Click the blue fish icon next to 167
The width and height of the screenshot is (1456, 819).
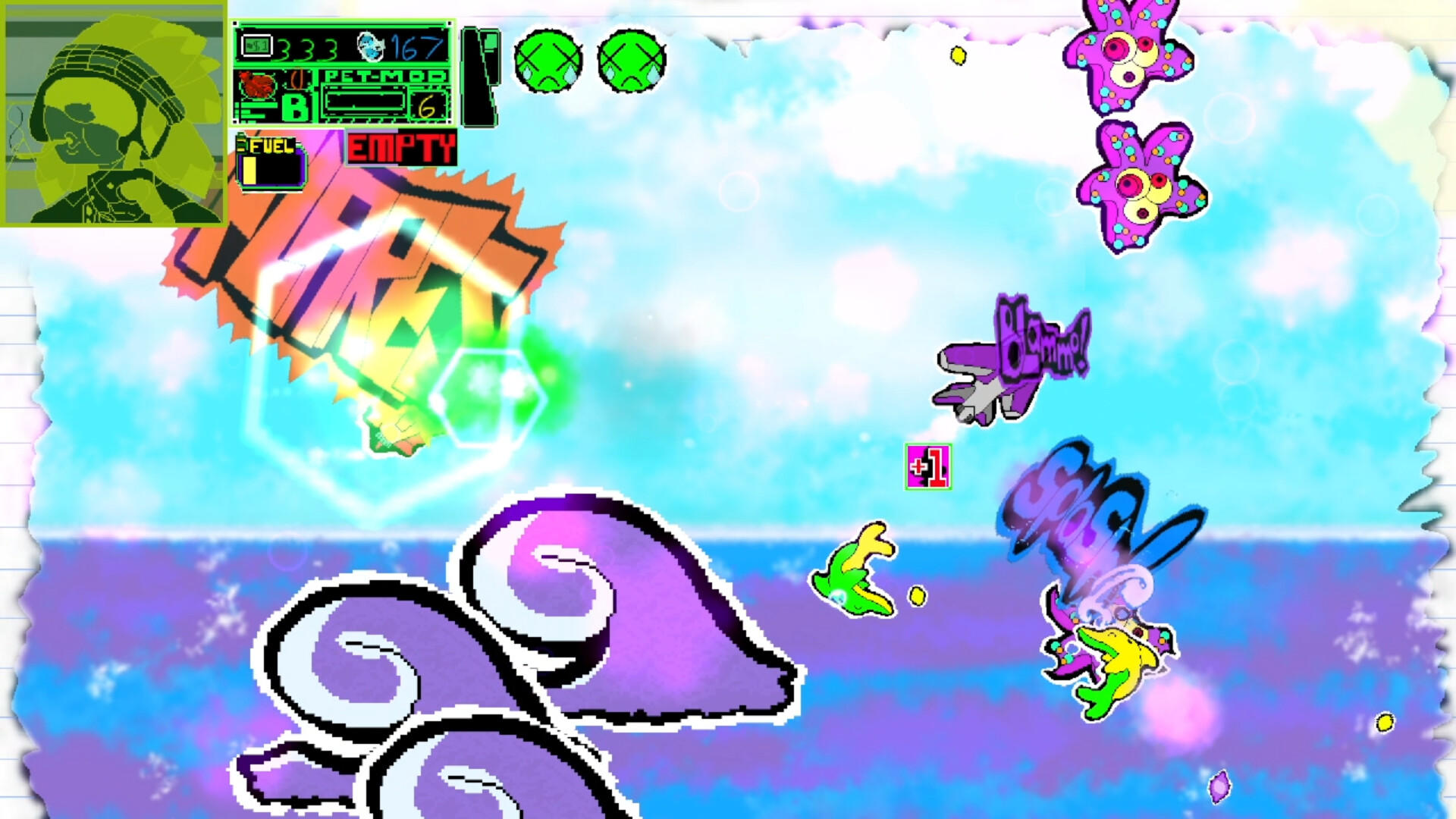coord(371,47)
